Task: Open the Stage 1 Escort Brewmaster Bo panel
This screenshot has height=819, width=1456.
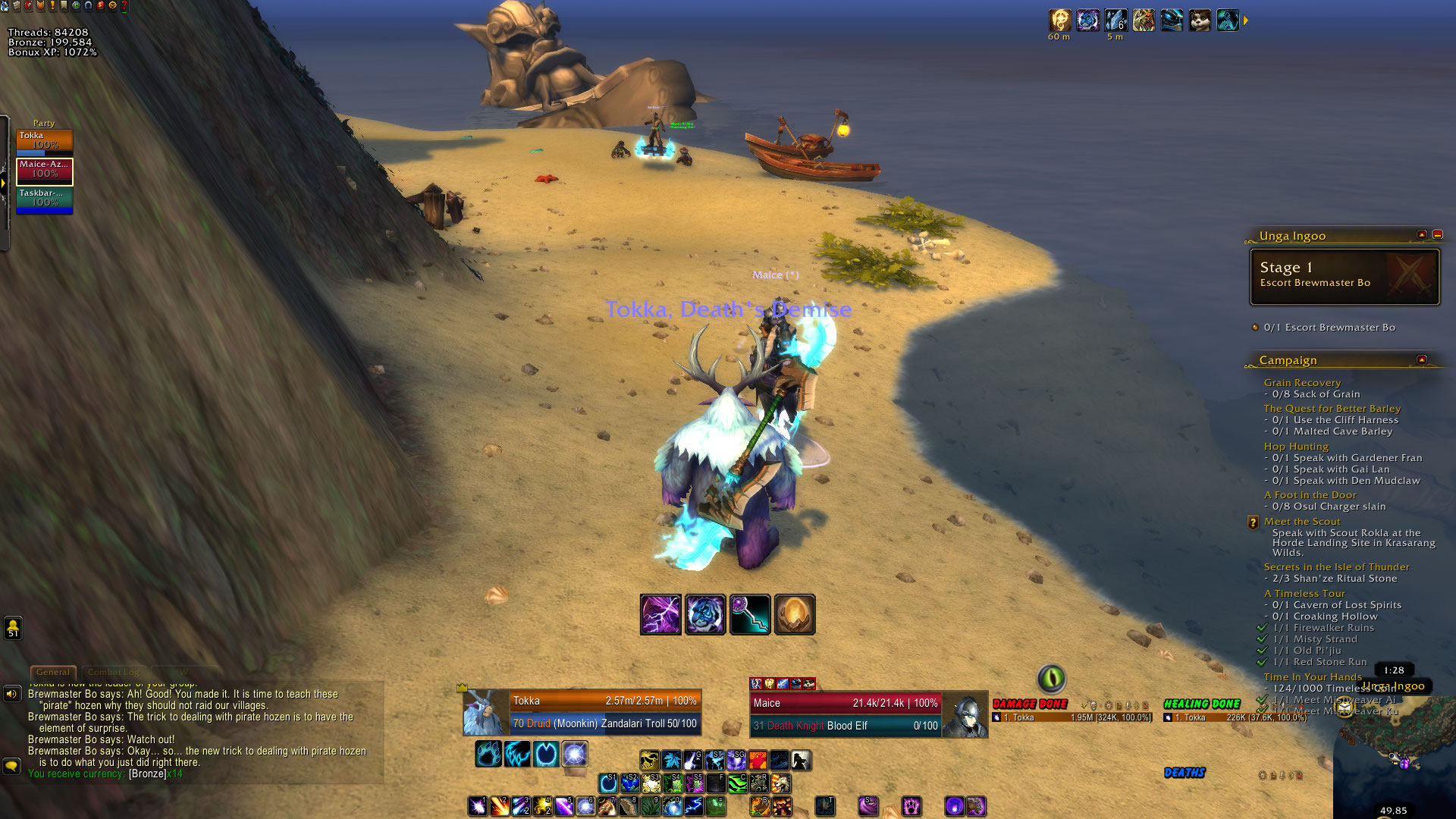Action: pos(1344,277)
